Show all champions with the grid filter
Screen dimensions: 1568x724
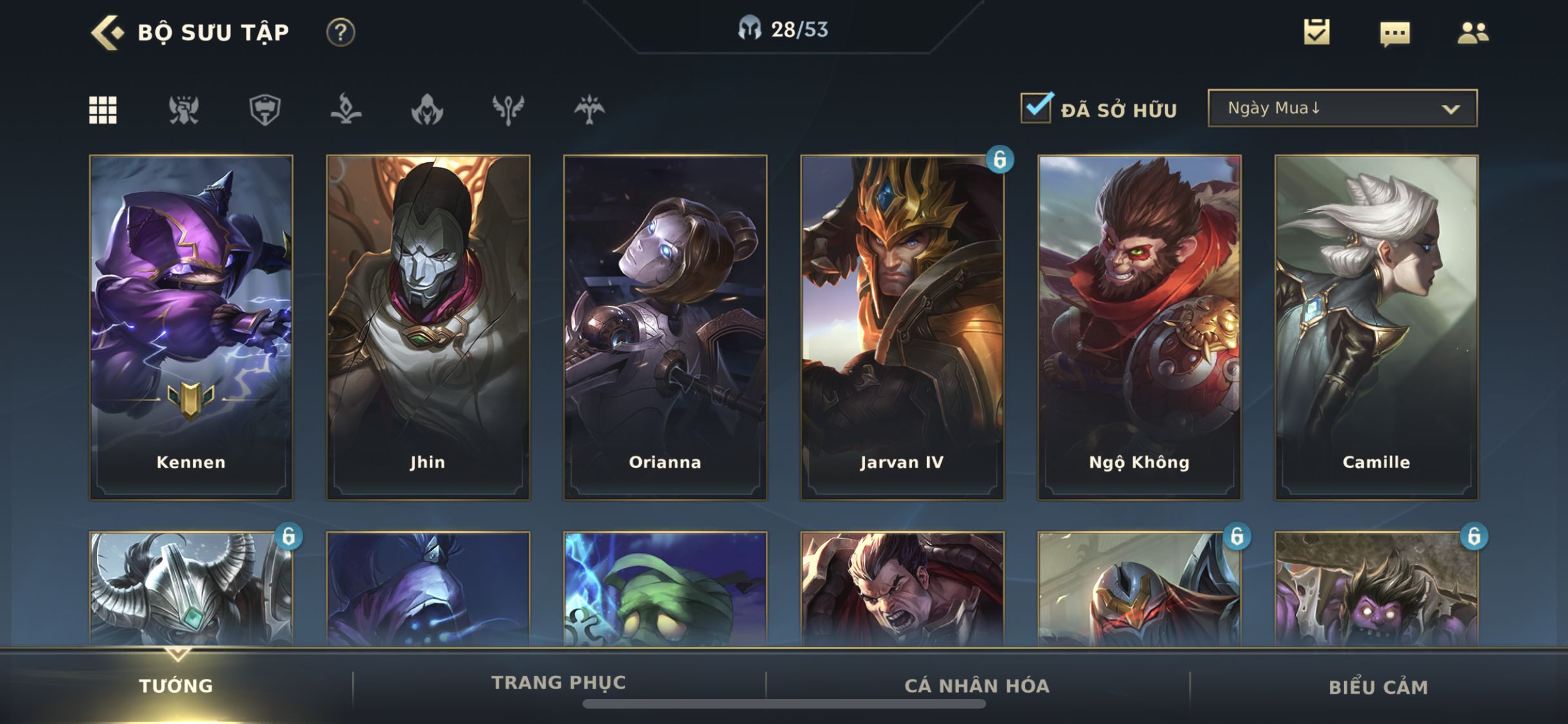[x=103, y=109]
